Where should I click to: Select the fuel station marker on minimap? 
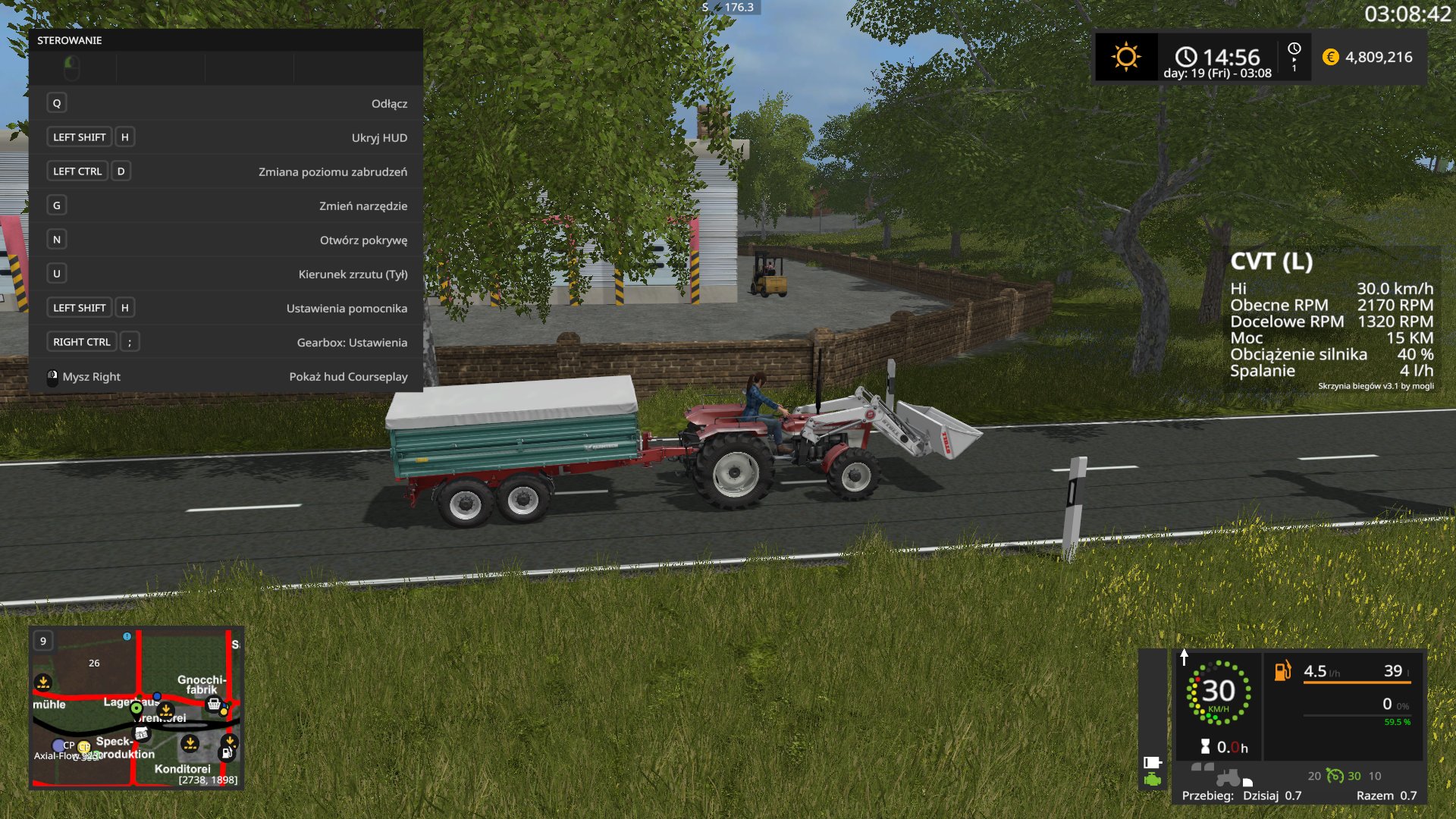[226, 753]
